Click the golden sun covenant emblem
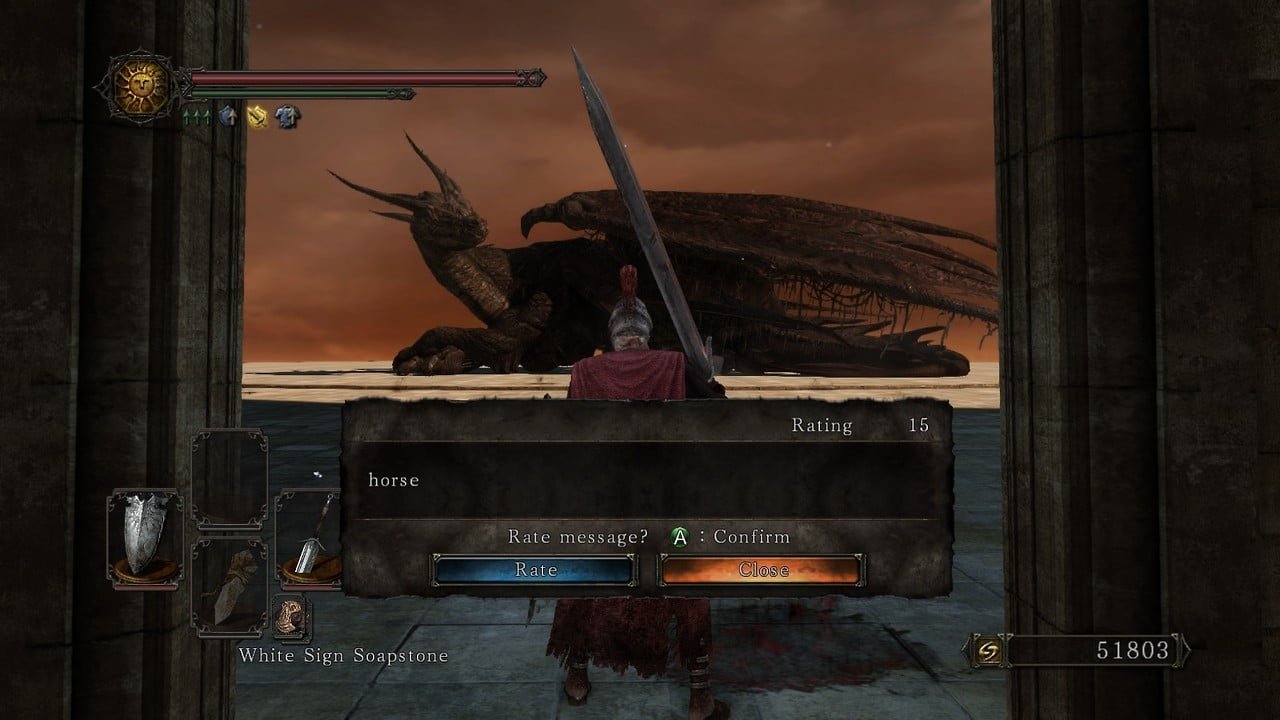This screenshot has width=1280, height=720. 140,89
